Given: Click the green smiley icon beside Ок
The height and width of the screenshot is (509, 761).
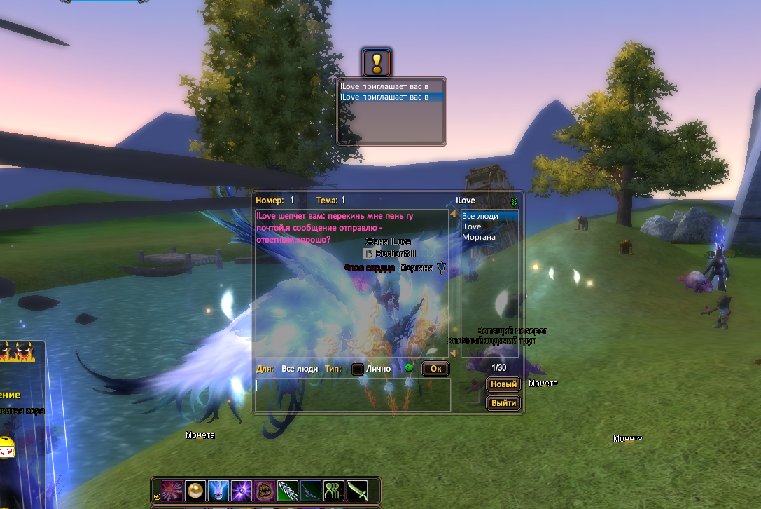Looking at the screenshot, I should [x=408, y=368].
